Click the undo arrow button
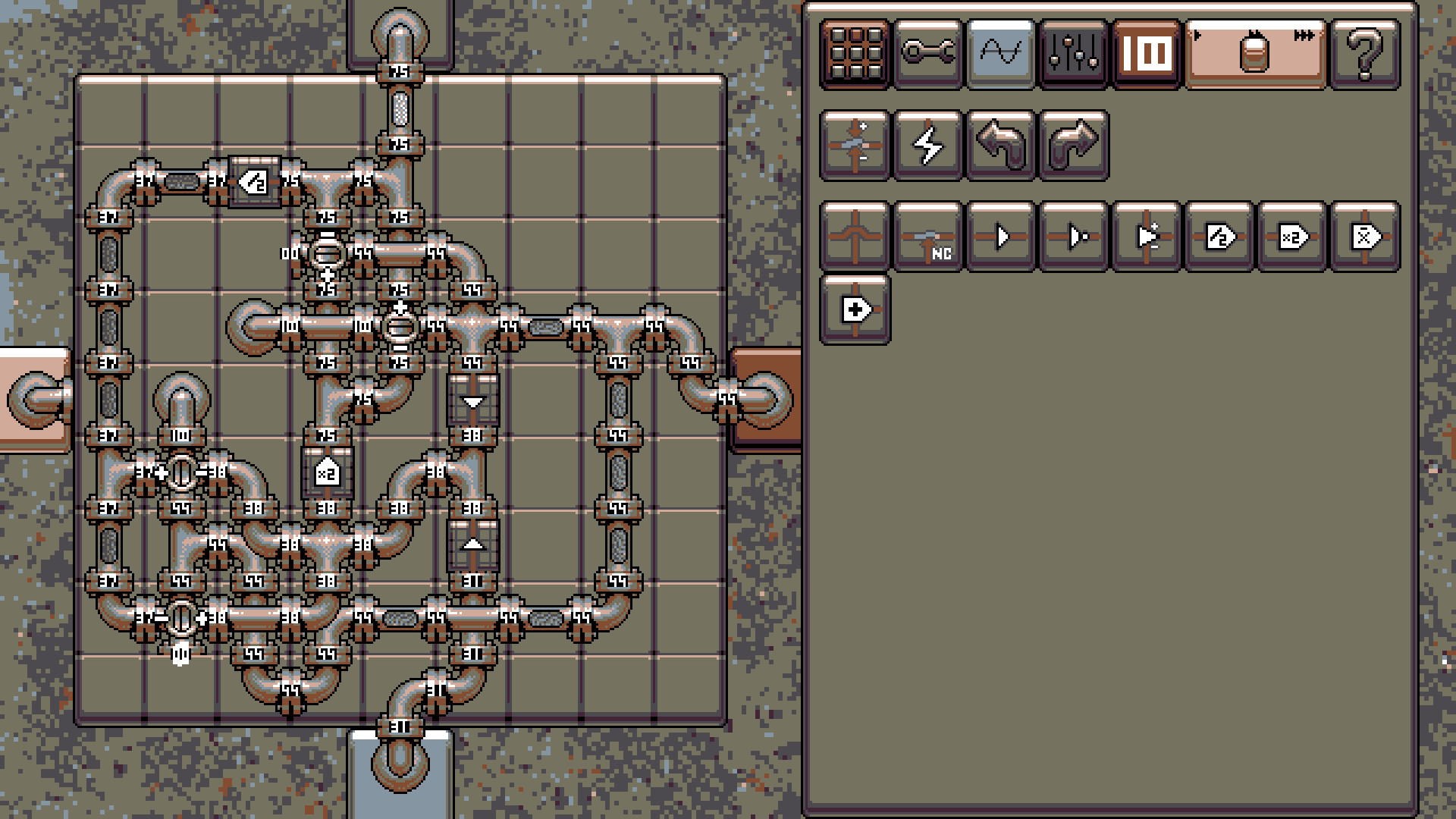Viewport: 1456px width, 819px height. pos(999,144)
